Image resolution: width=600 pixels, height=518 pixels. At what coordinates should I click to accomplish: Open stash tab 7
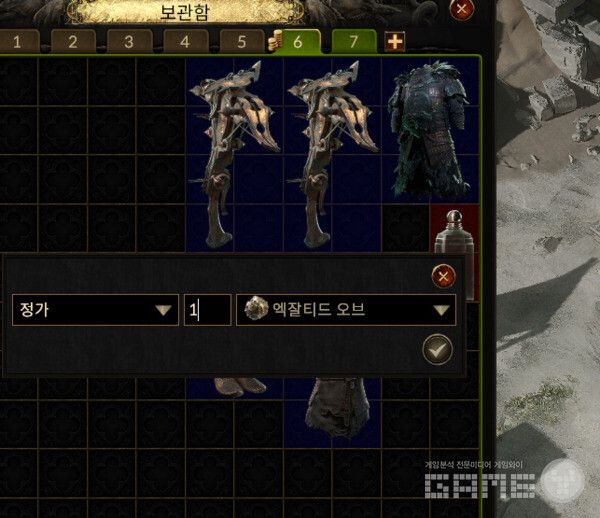pos(353,42)
